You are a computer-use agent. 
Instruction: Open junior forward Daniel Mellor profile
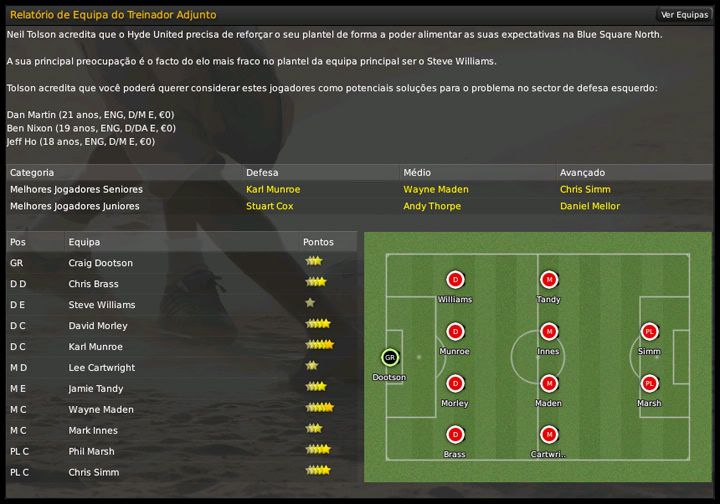pyautogui.click(x=590, y=206)
